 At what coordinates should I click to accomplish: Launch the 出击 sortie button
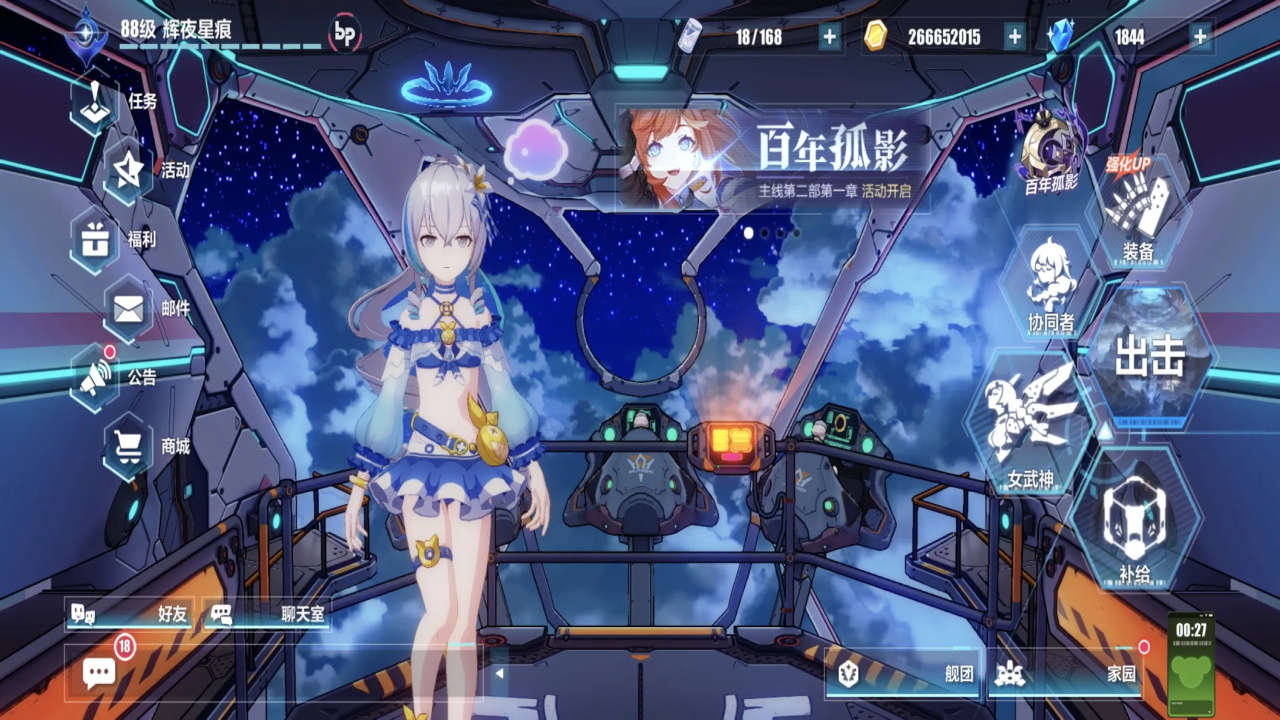coord(1150,357)
